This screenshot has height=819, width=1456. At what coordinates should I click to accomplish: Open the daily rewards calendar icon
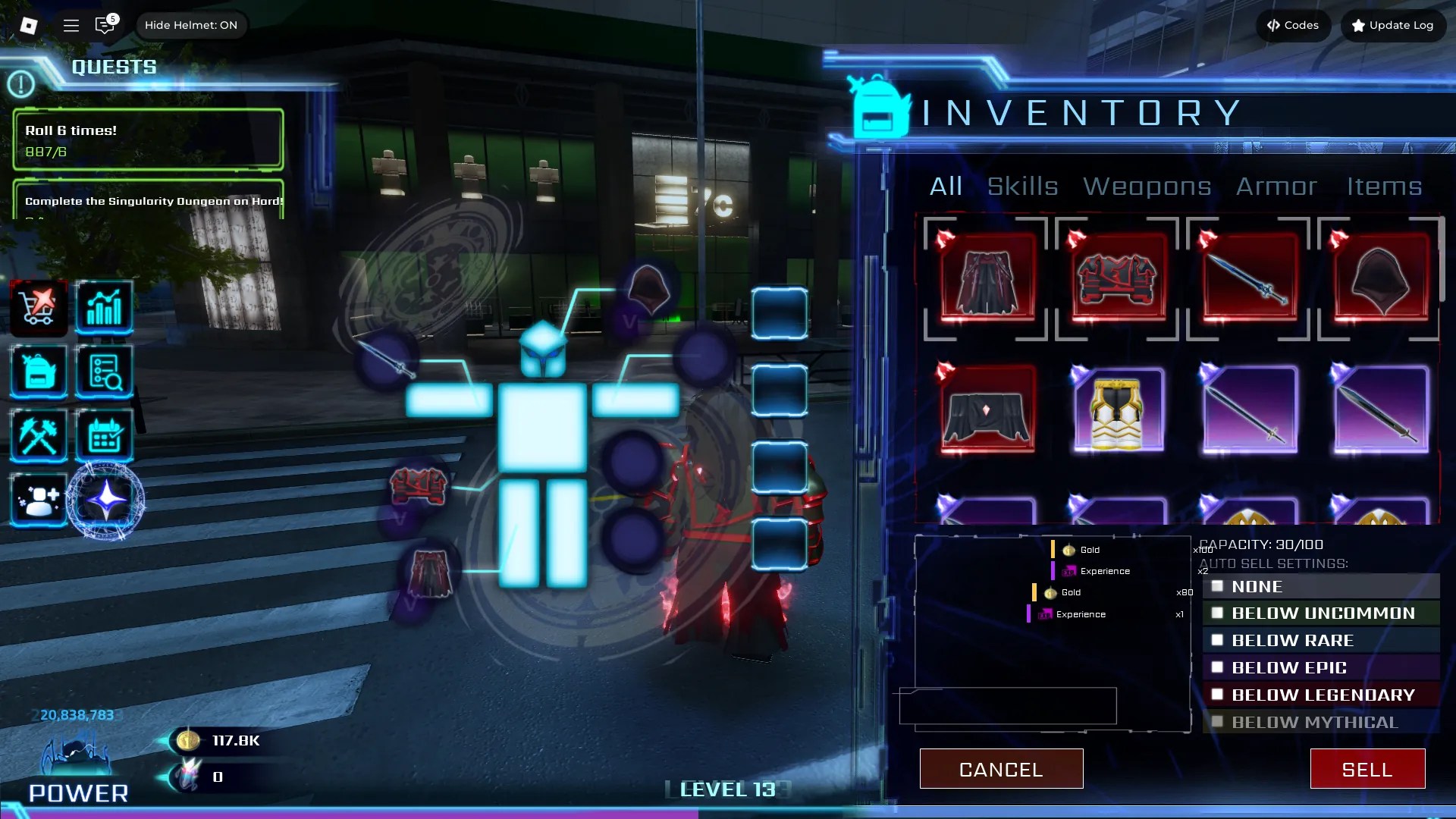point(105,435)
